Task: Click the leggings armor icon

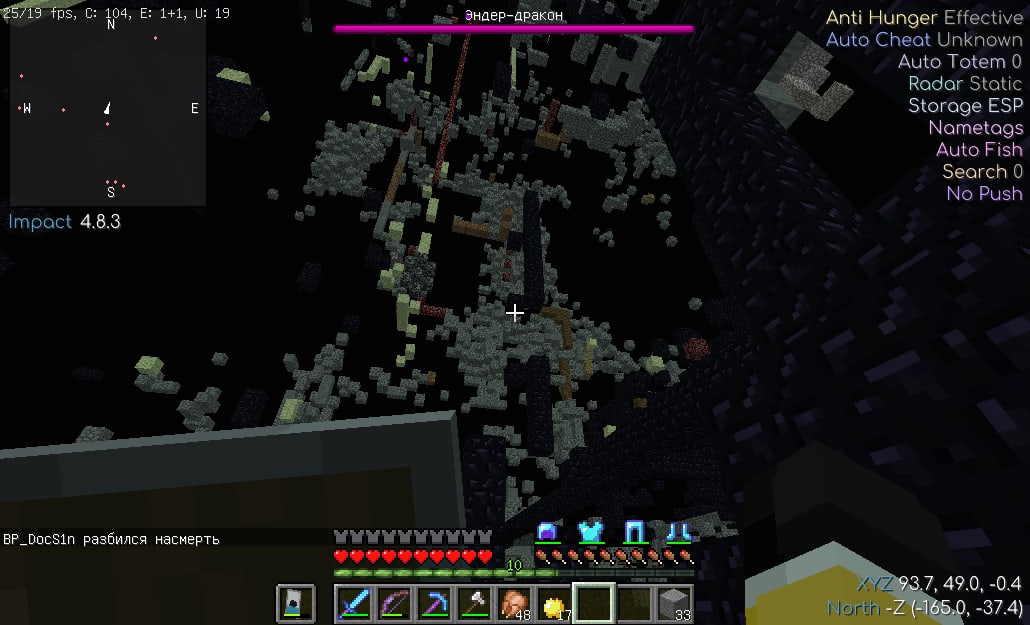Action: pyautogui.click(x=634, y=532)
